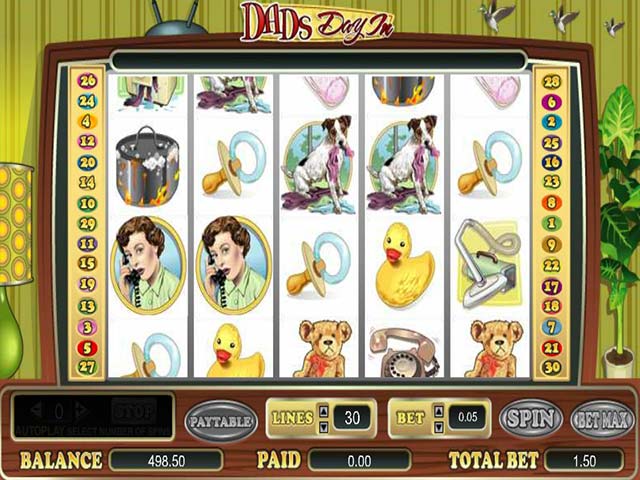
Task: Select payline 27 marker
Action: point(87,367)
